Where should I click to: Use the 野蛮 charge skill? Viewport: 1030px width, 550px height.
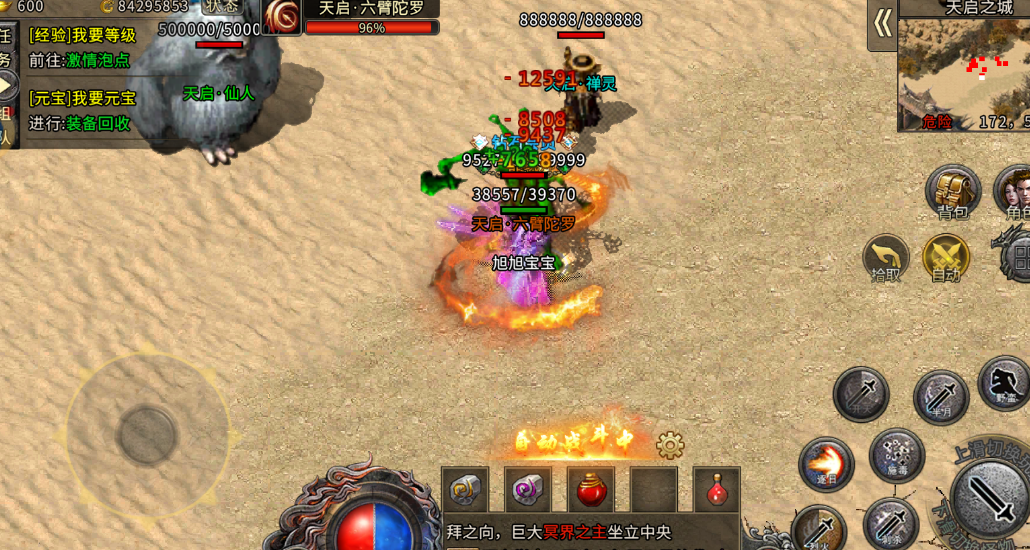1005,383
